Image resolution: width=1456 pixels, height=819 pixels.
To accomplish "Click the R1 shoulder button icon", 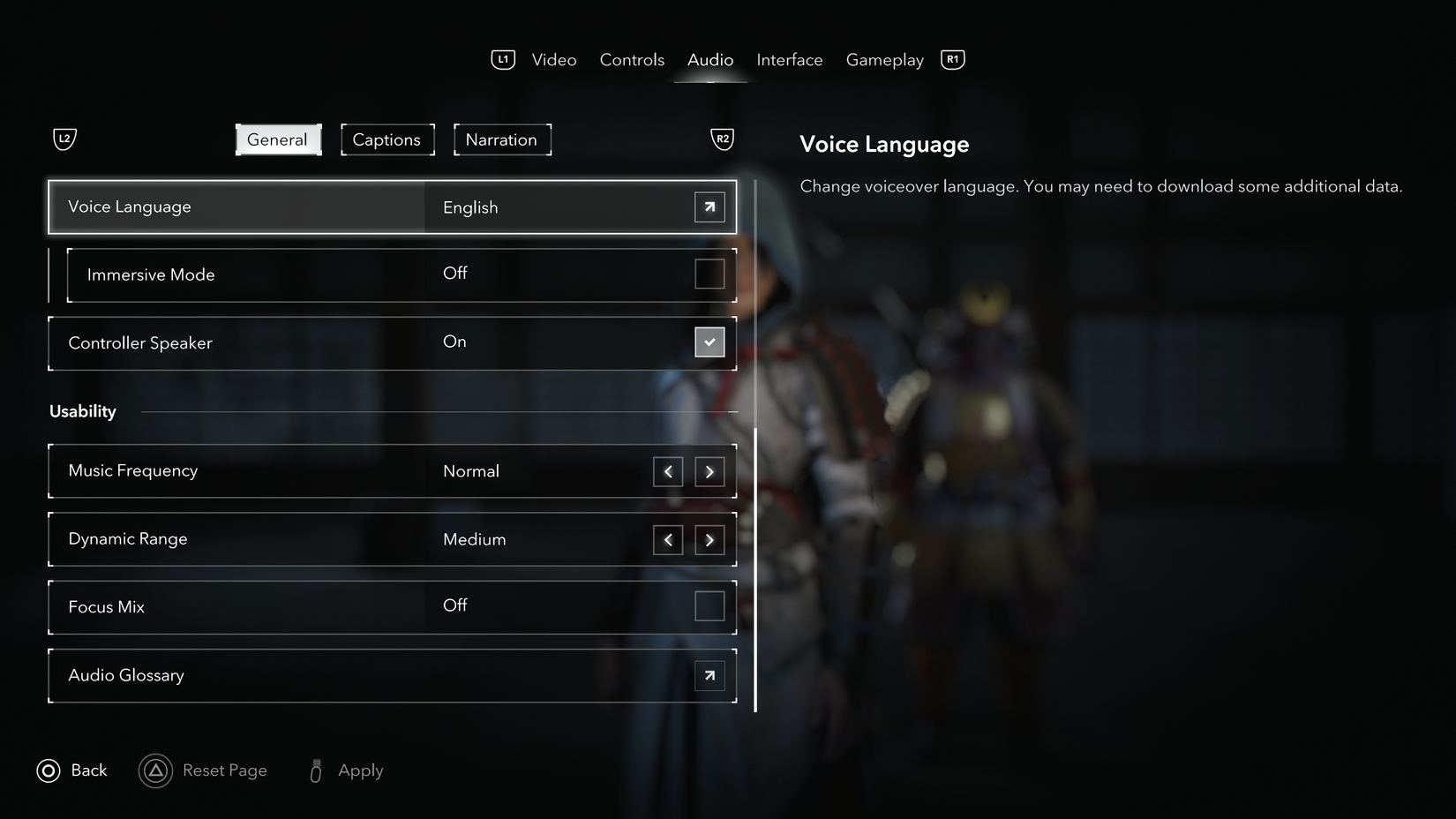I will 951,59.
